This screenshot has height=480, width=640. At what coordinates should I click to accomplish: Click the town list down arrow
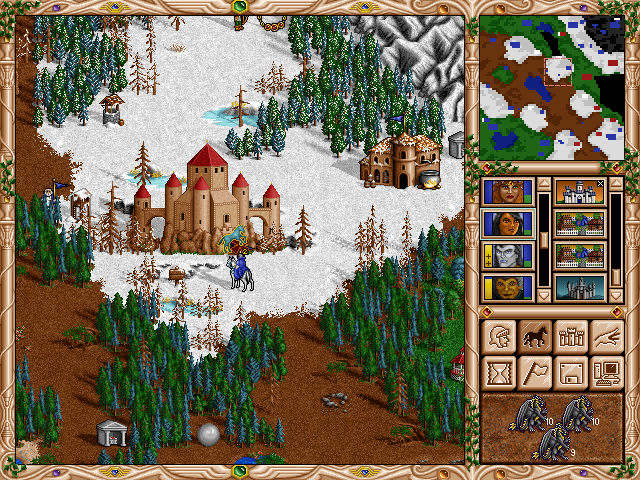tap(616, 295)
